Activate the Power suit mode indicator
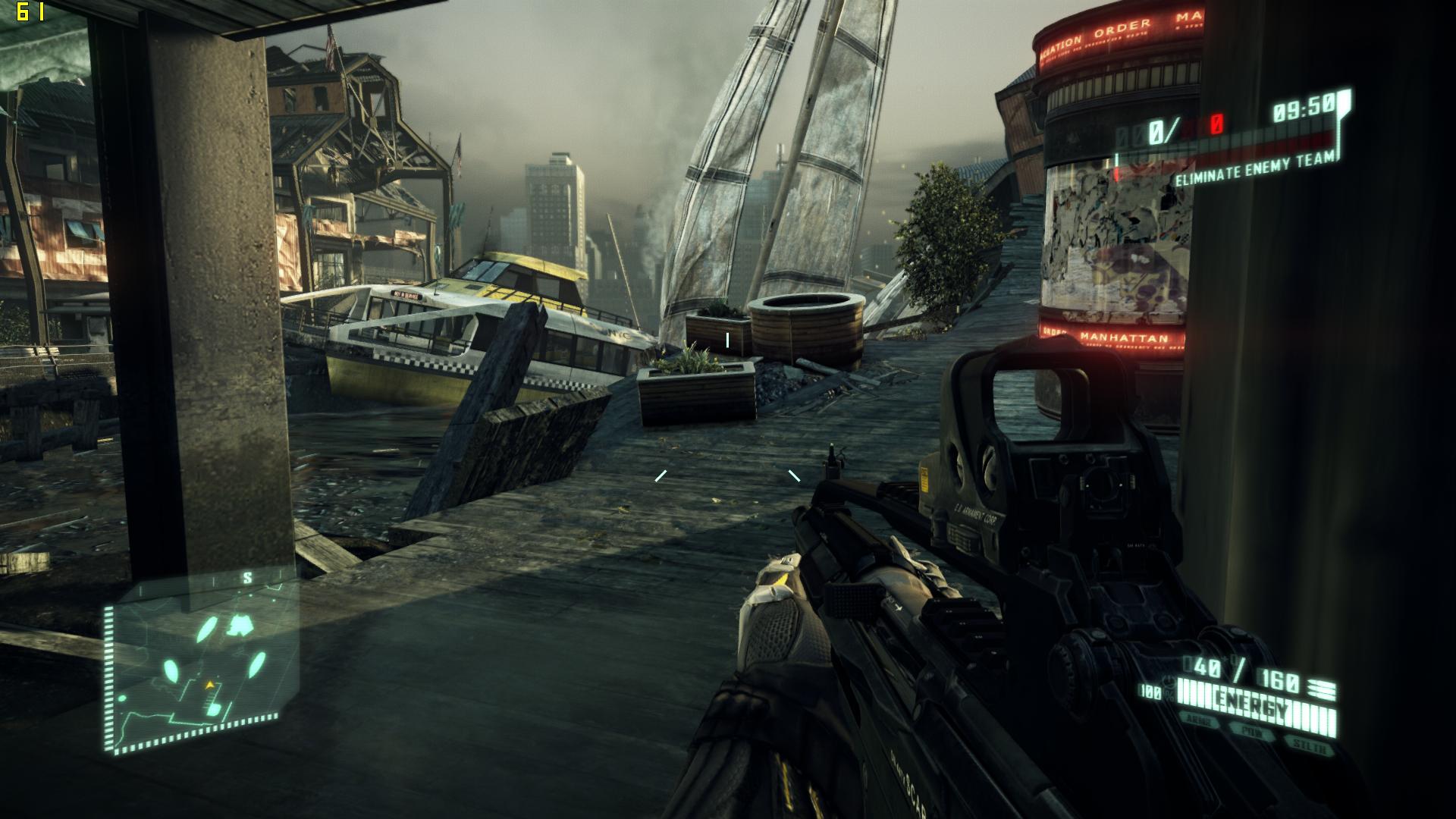 (1252, 732)
